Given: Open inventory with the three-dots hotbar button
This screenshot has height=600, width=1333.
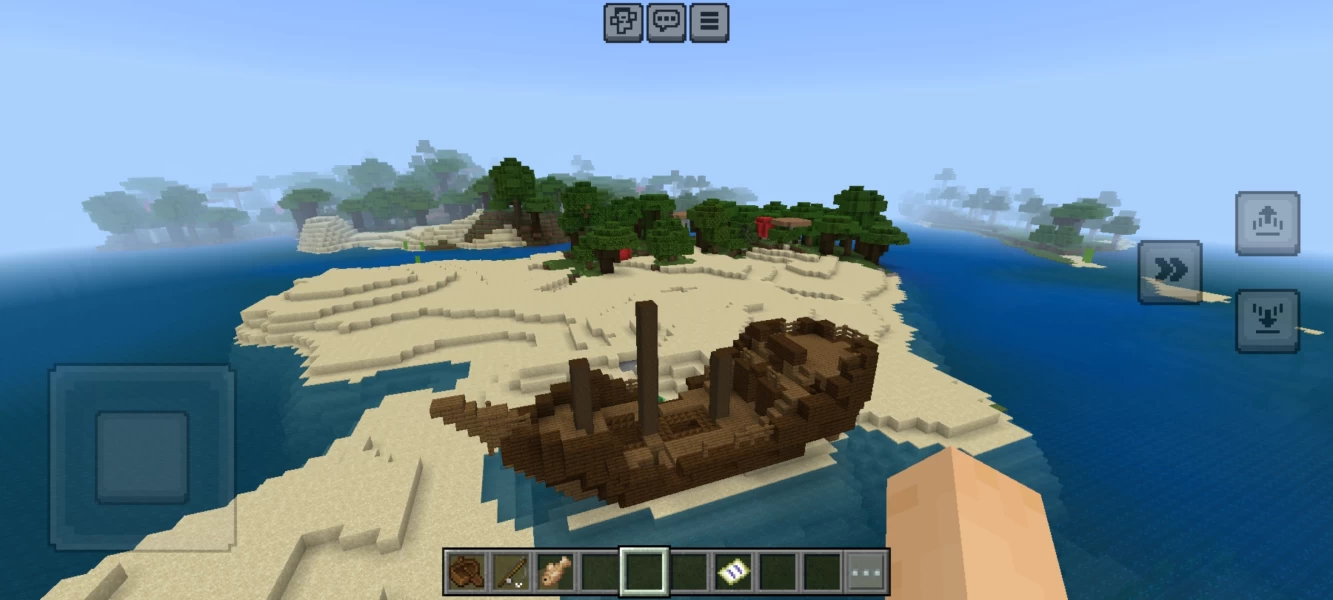Looking at the screenshot, I should pyautogui.click(x=866, y=571).
